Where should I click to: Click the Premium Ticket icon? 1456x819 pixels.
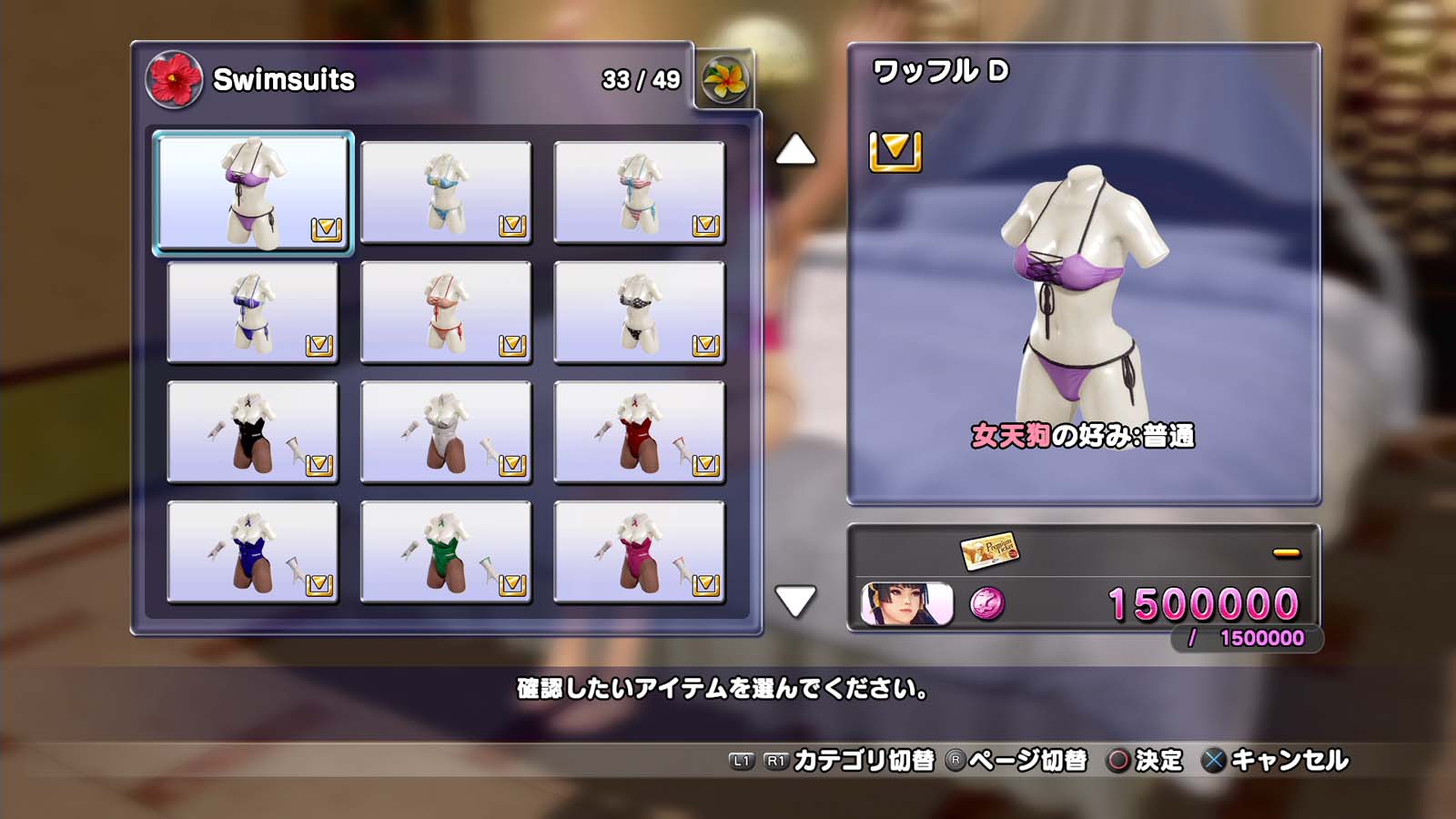[989, 550]
